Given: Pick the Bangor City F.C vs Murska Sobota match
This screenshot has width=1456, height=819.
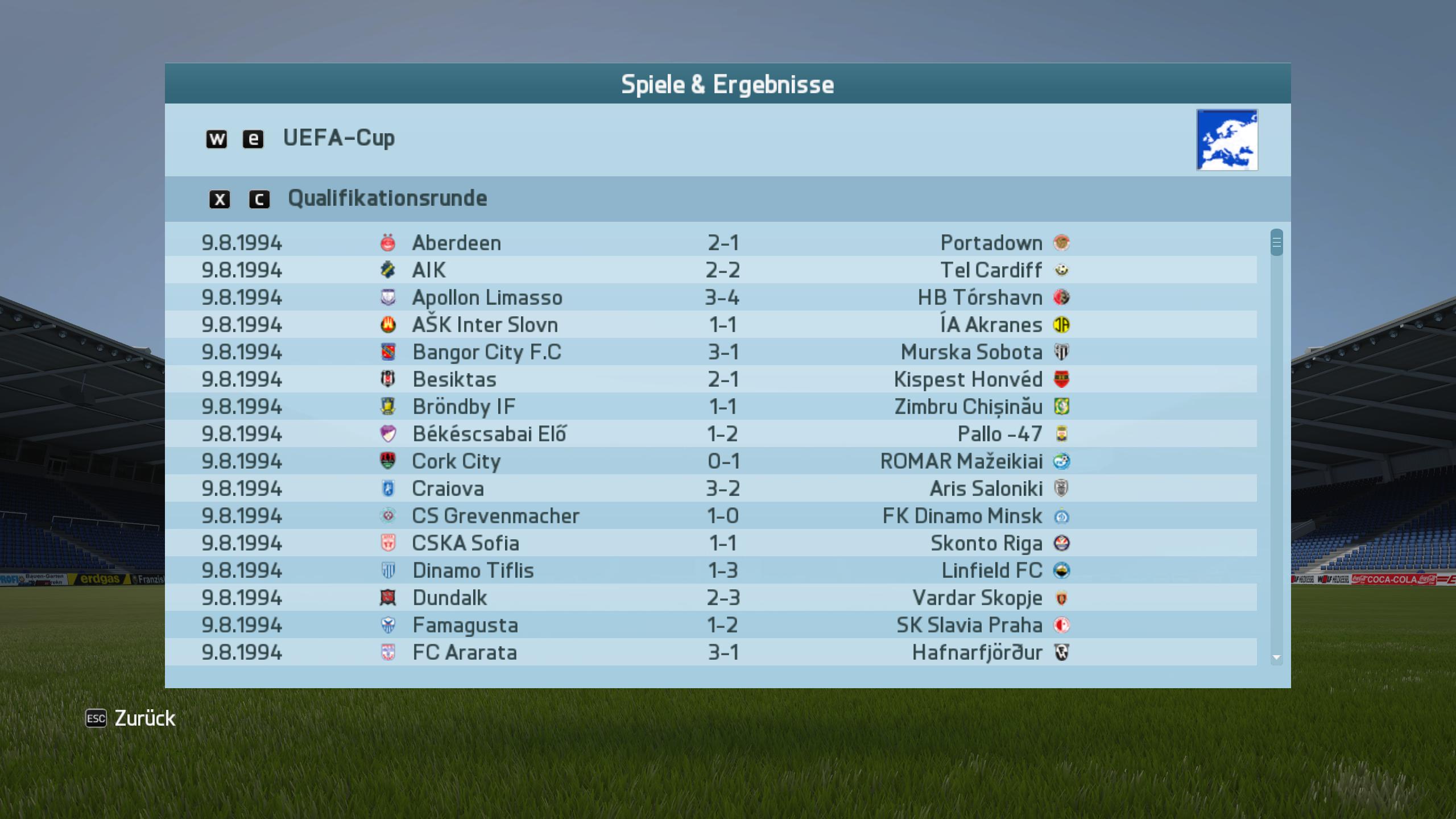Looking at the screenshot, I should pos(711,352).
